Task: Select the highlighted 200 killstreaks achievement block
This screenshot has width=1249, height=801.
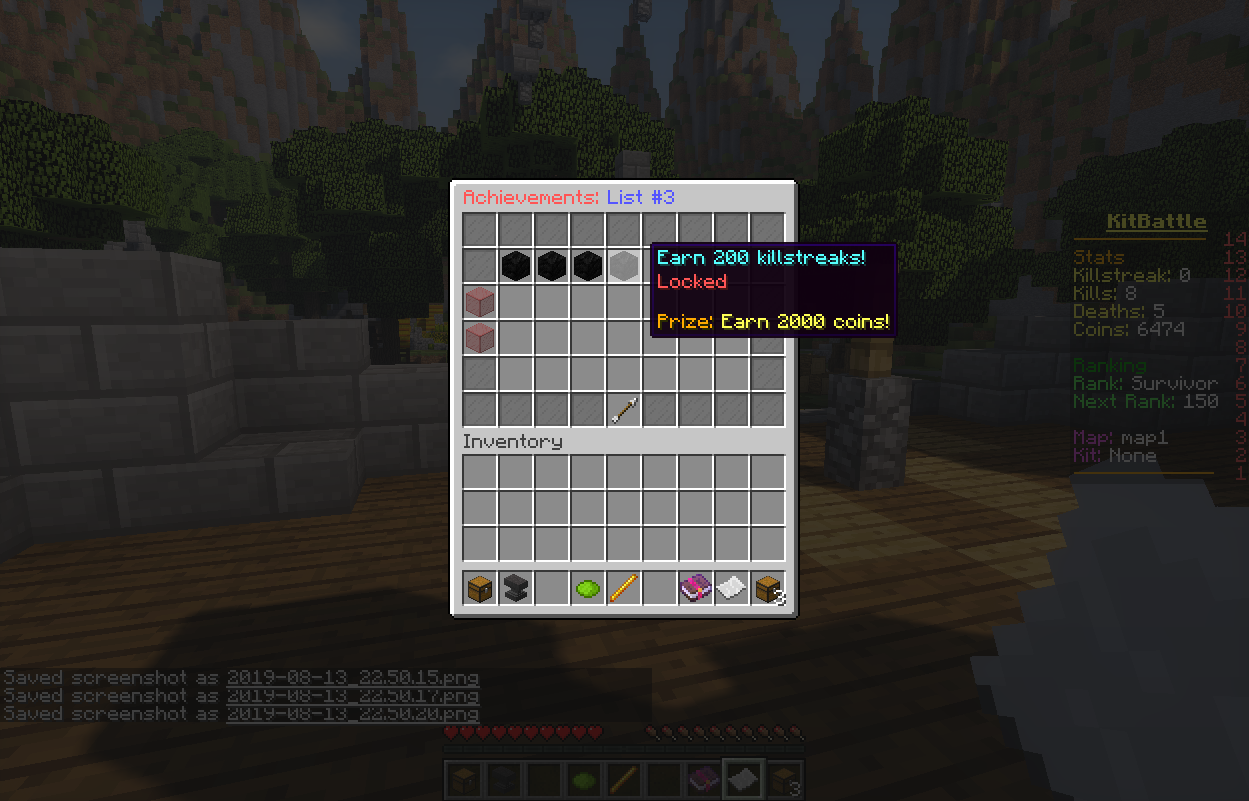Action: pyautogui.click(x=623, y=266)
